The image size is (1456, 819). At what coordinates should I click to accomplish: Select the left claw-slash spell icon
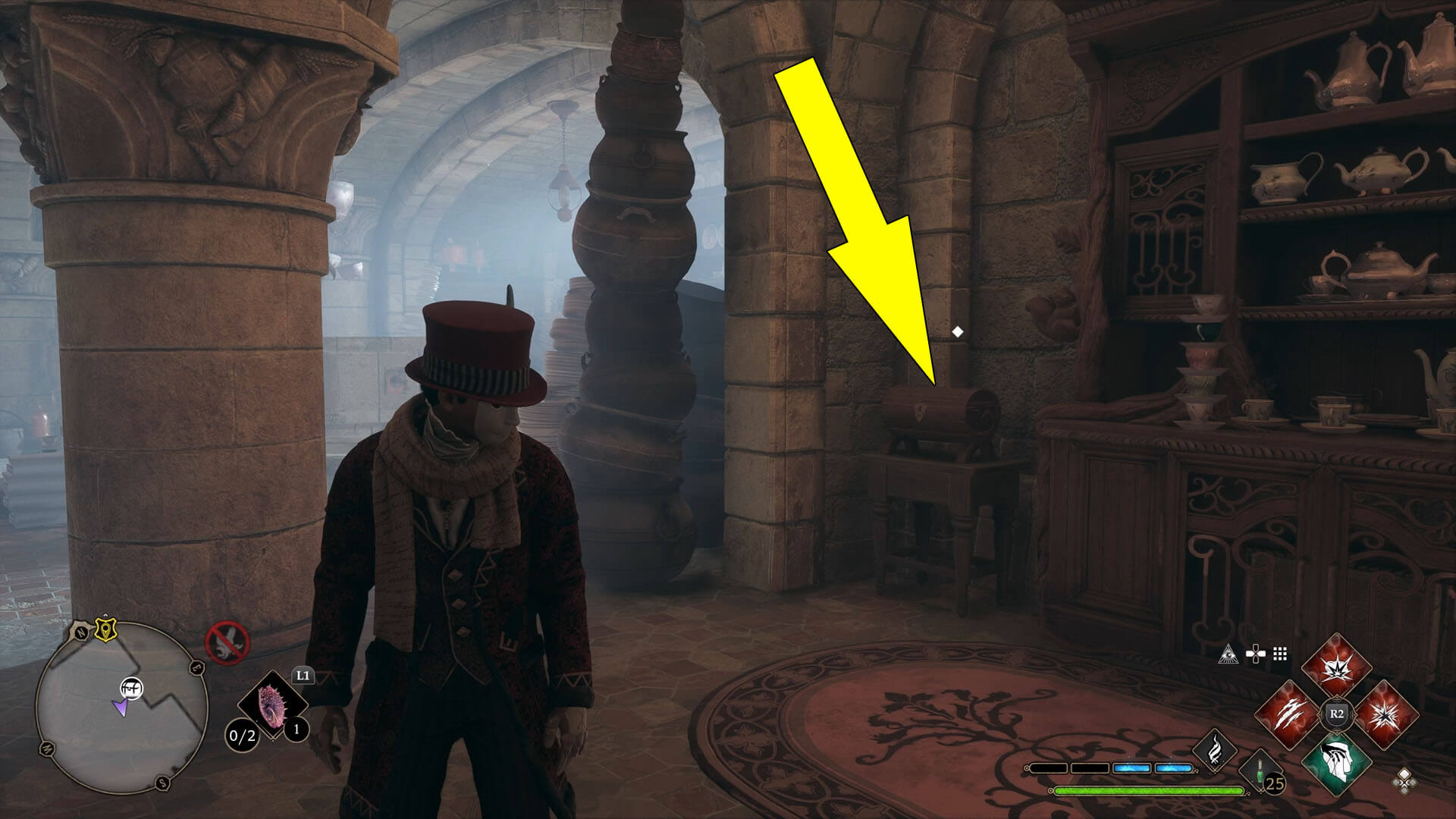coord(1288,713)
